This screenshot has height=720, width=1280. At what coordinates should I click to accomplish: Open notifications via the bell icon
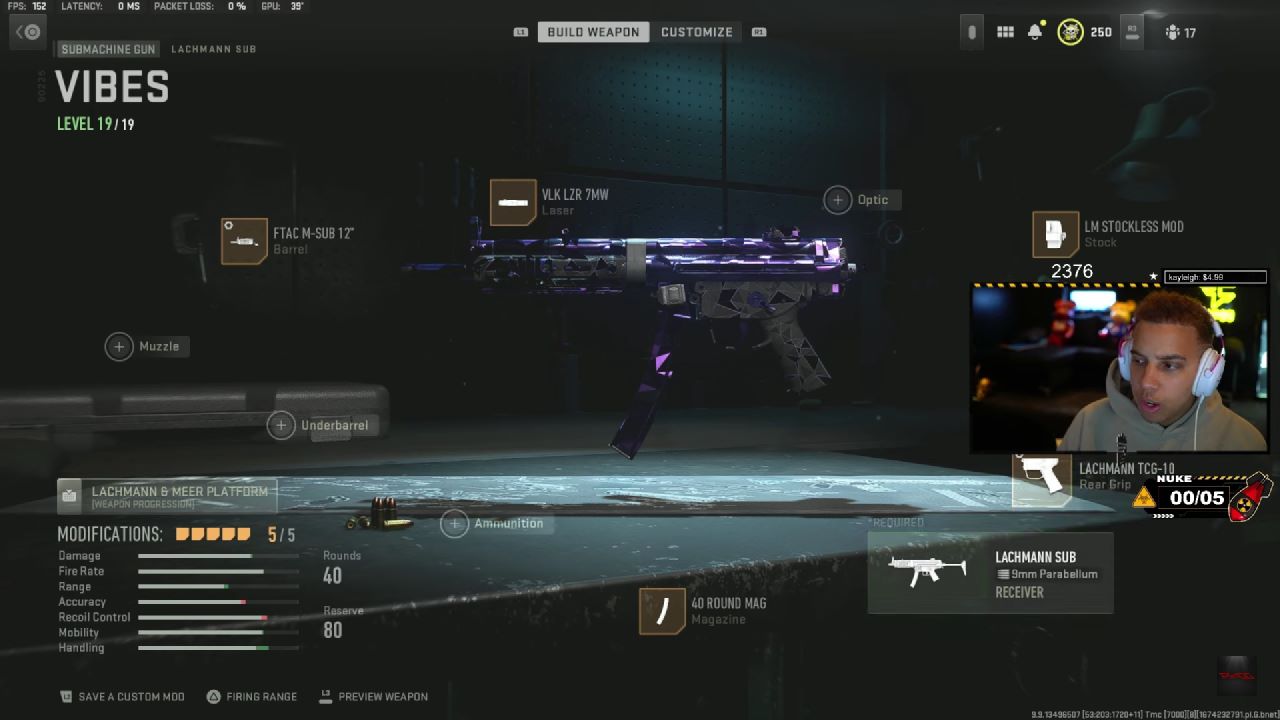[1037, 32]
